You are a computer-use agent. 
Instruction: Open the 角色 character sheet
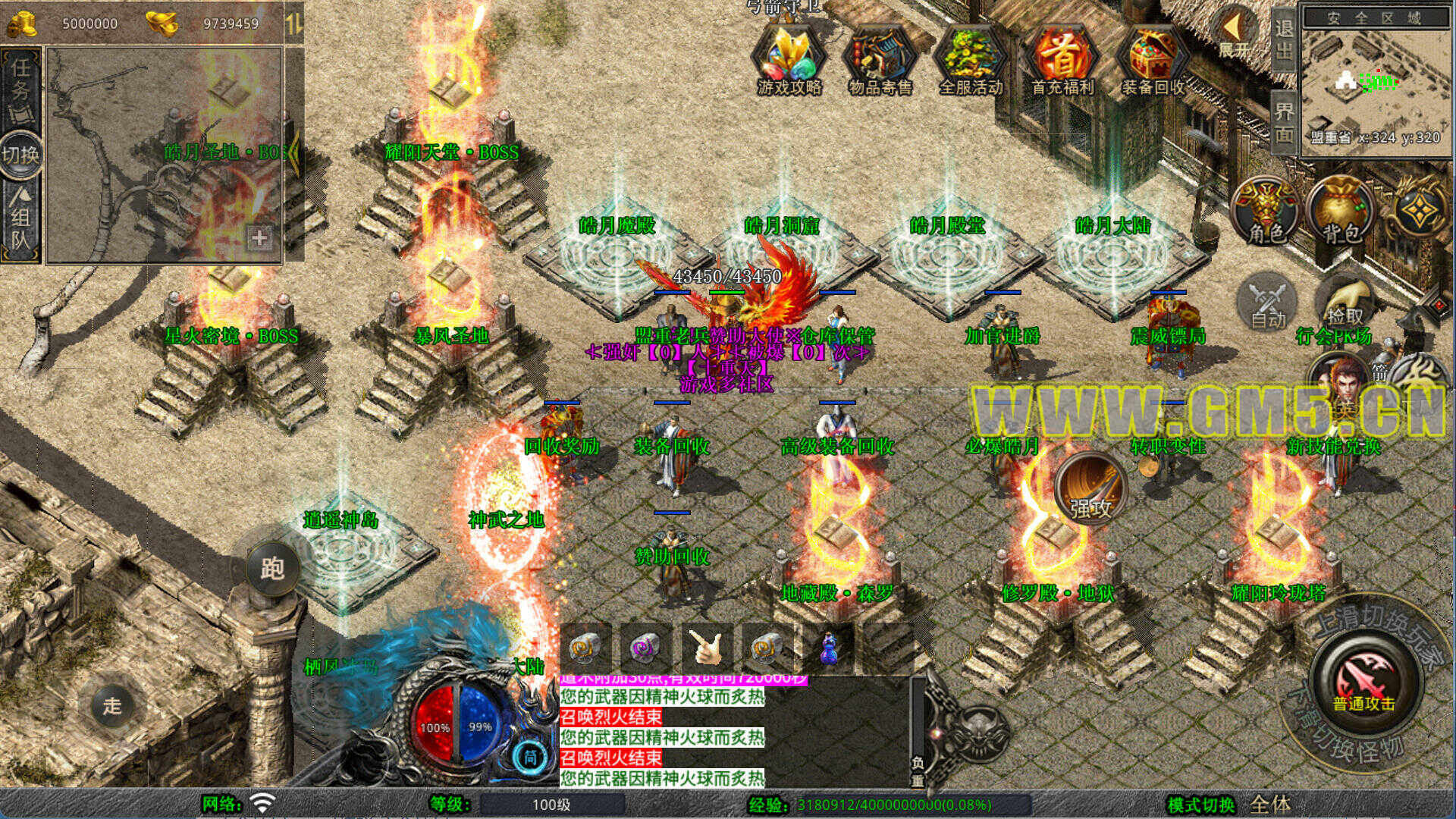pos(1266,211)
